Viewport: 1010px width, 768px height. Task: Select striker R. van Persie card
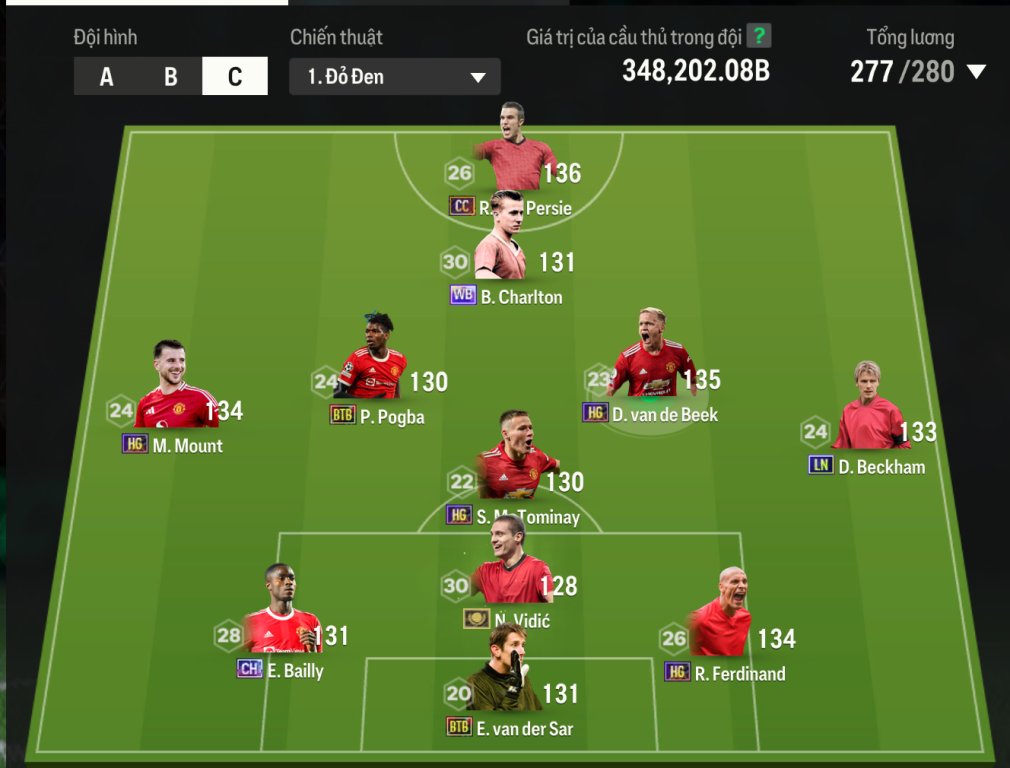click(x=513, y=160)
